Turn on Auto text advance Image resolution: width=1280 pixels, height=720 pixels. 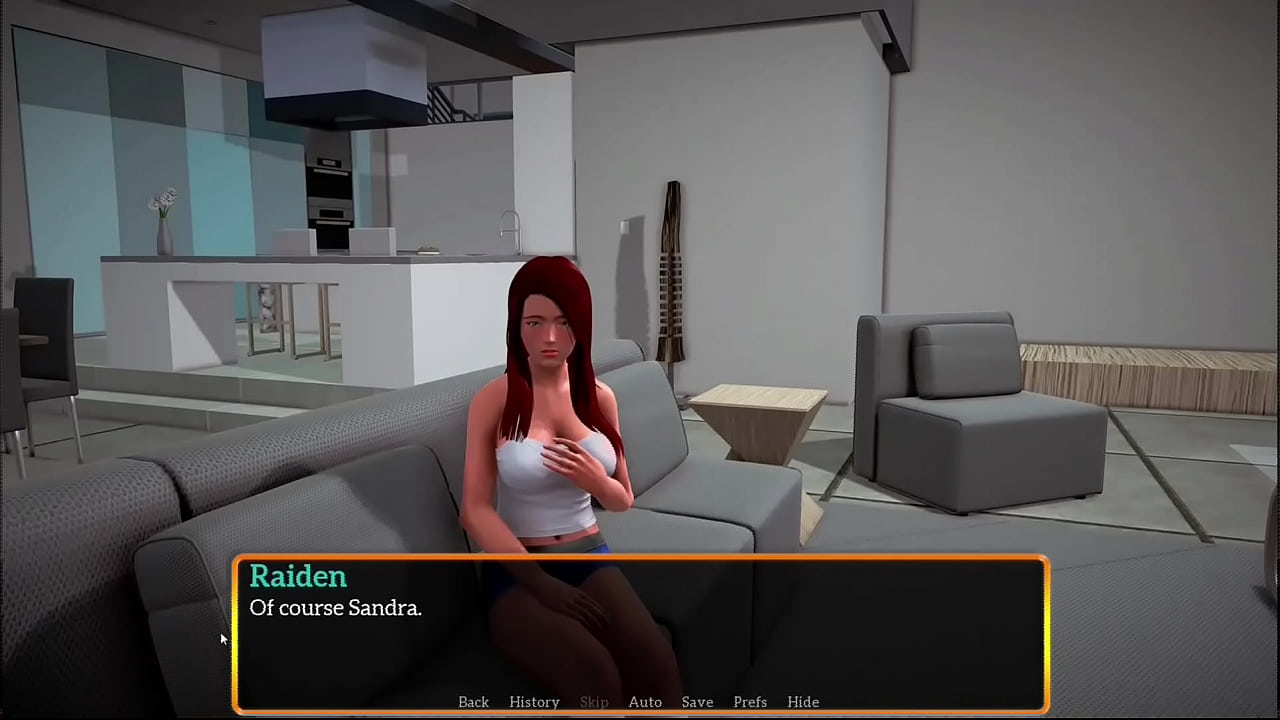click(645, 702)
